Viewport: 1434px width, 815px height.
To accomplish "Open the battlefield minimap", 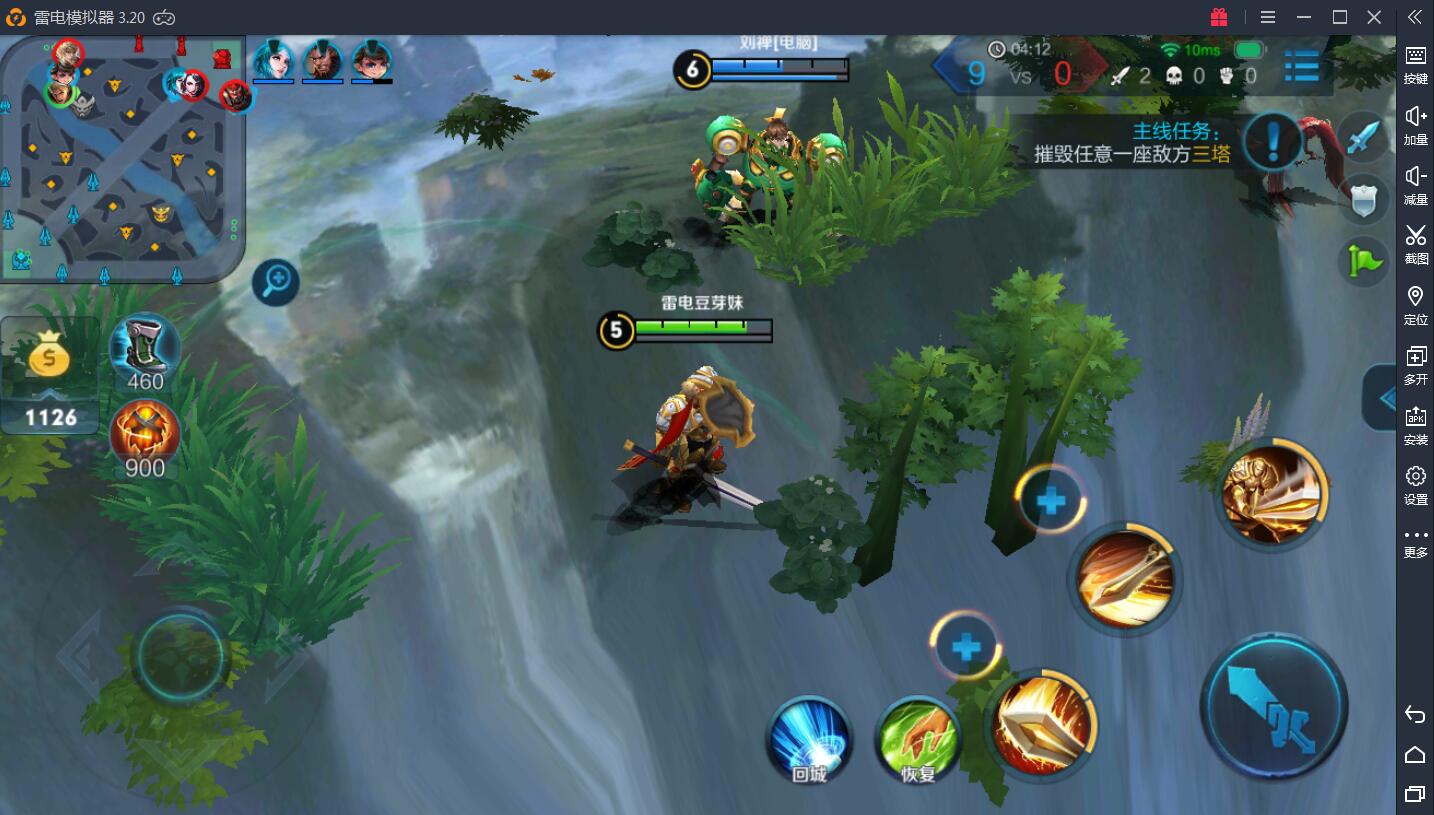I will [x=122, y=160].
